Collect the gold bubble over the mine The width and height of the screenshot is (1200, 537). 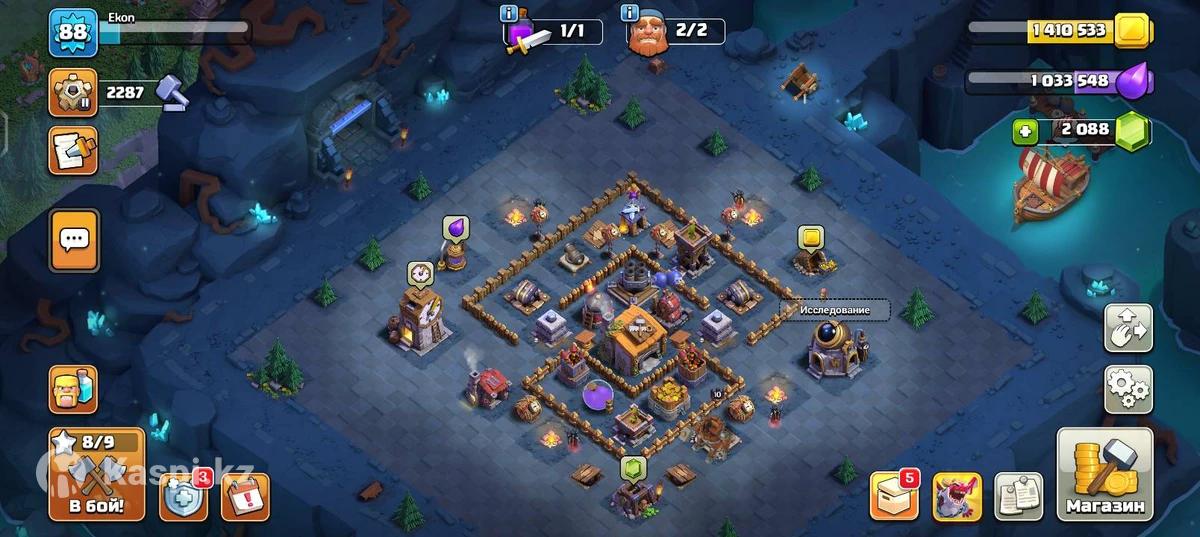[x=810, y=238]
